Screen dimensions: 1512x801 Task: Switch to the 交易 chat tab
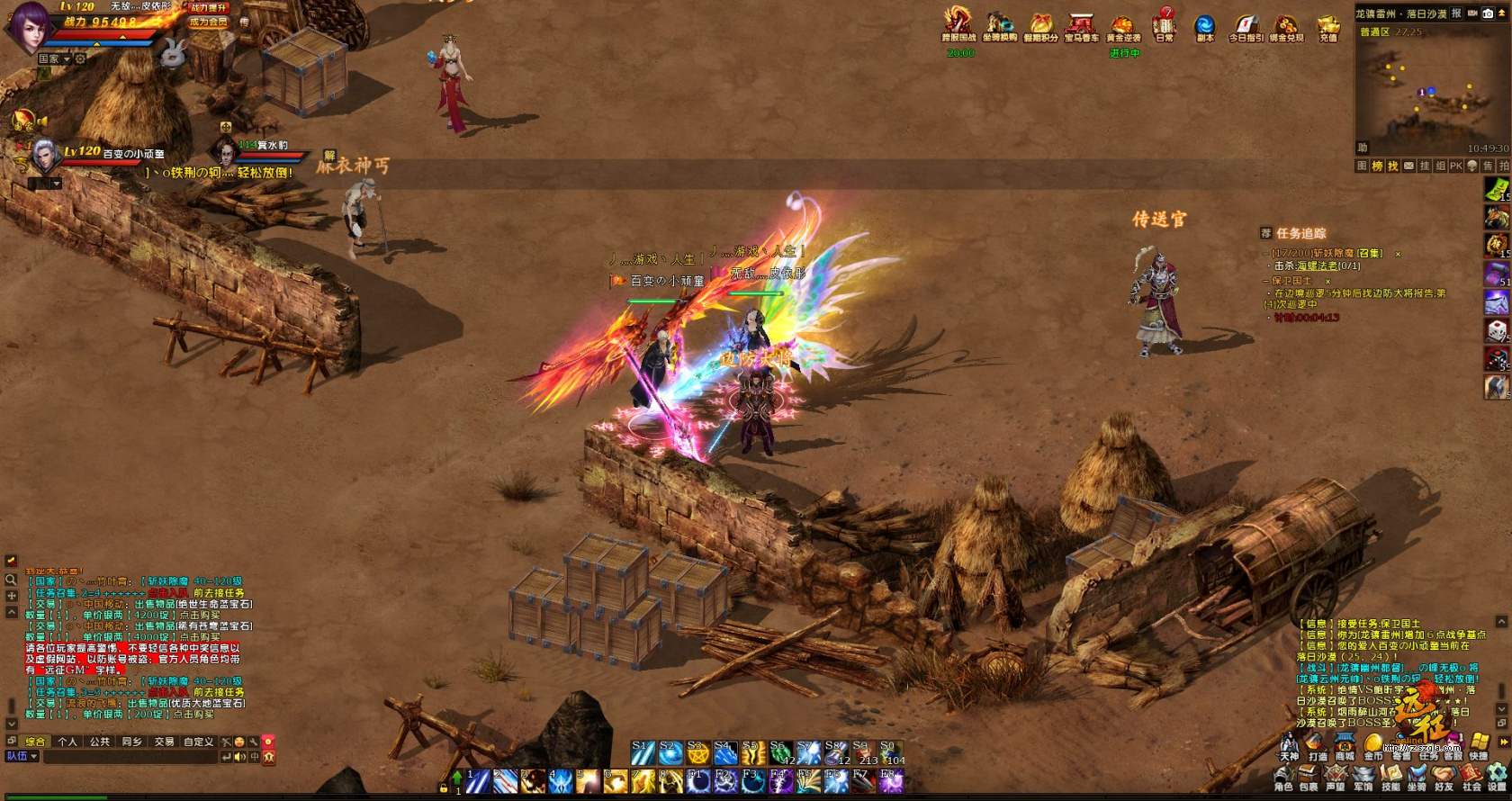coord(164,742)
